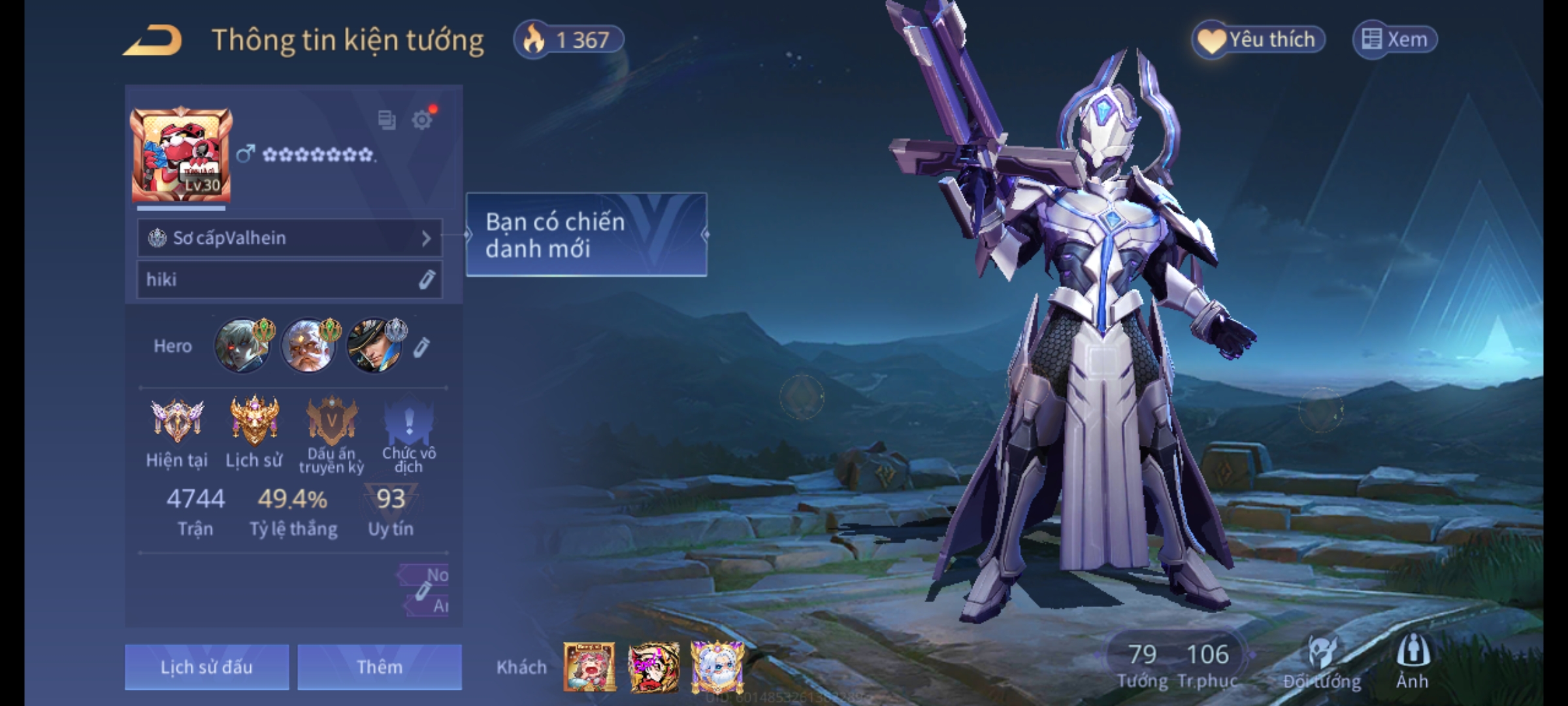Open profile settings gear icon
1568x706 pixels.
click(422, 120)
